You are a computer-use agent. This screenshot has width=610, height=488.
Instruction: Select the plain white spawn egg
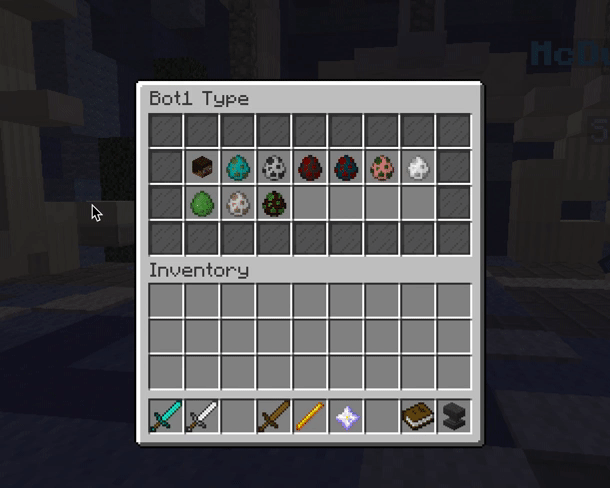coord(418,167)
